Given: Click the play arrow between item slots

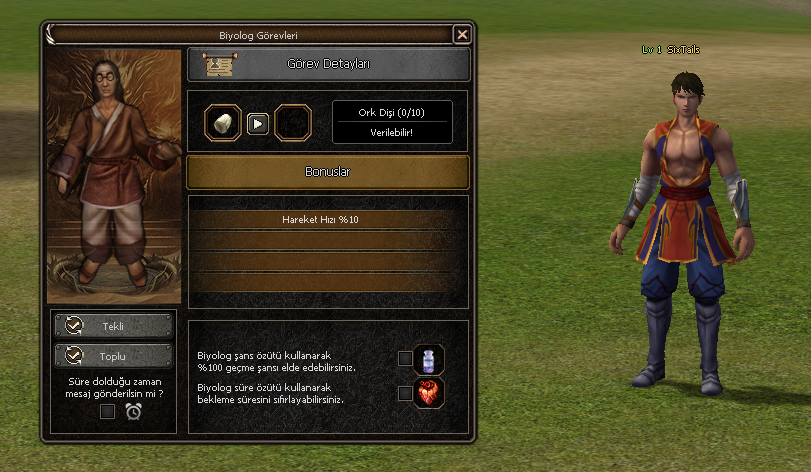Looking at the screenshot, I should pyautogui.click(x=258, y=123).
